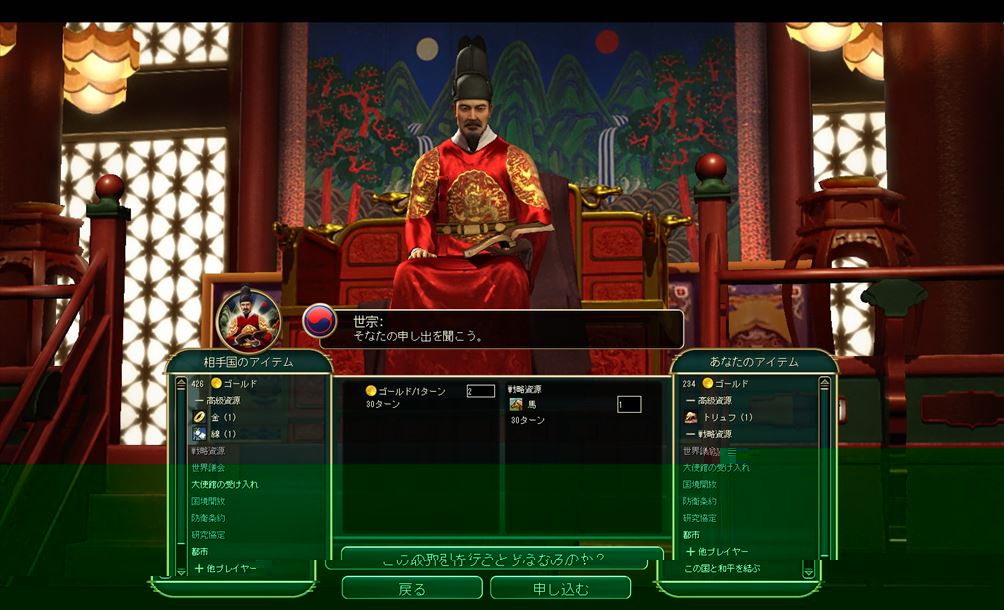
Task: Edit the 馬 quantity field
Action: tap(628, 404)
